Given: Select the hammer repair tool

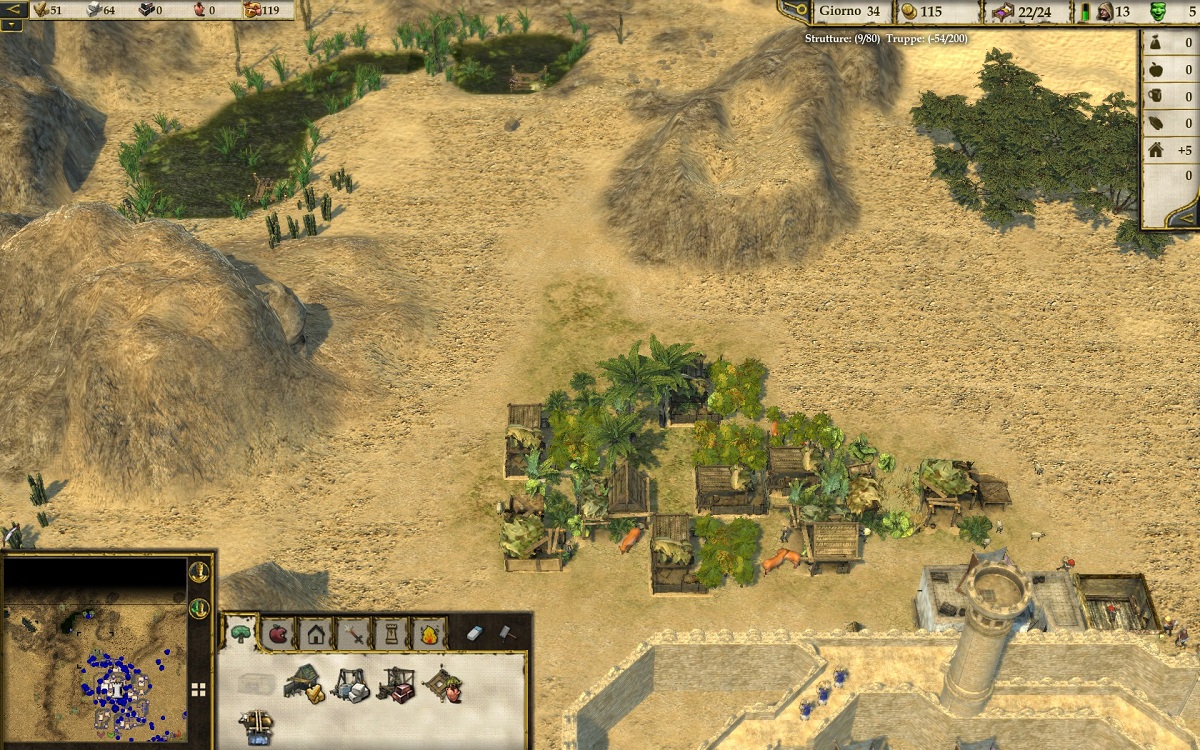Looking at the screenshot, I should [507, 633].
